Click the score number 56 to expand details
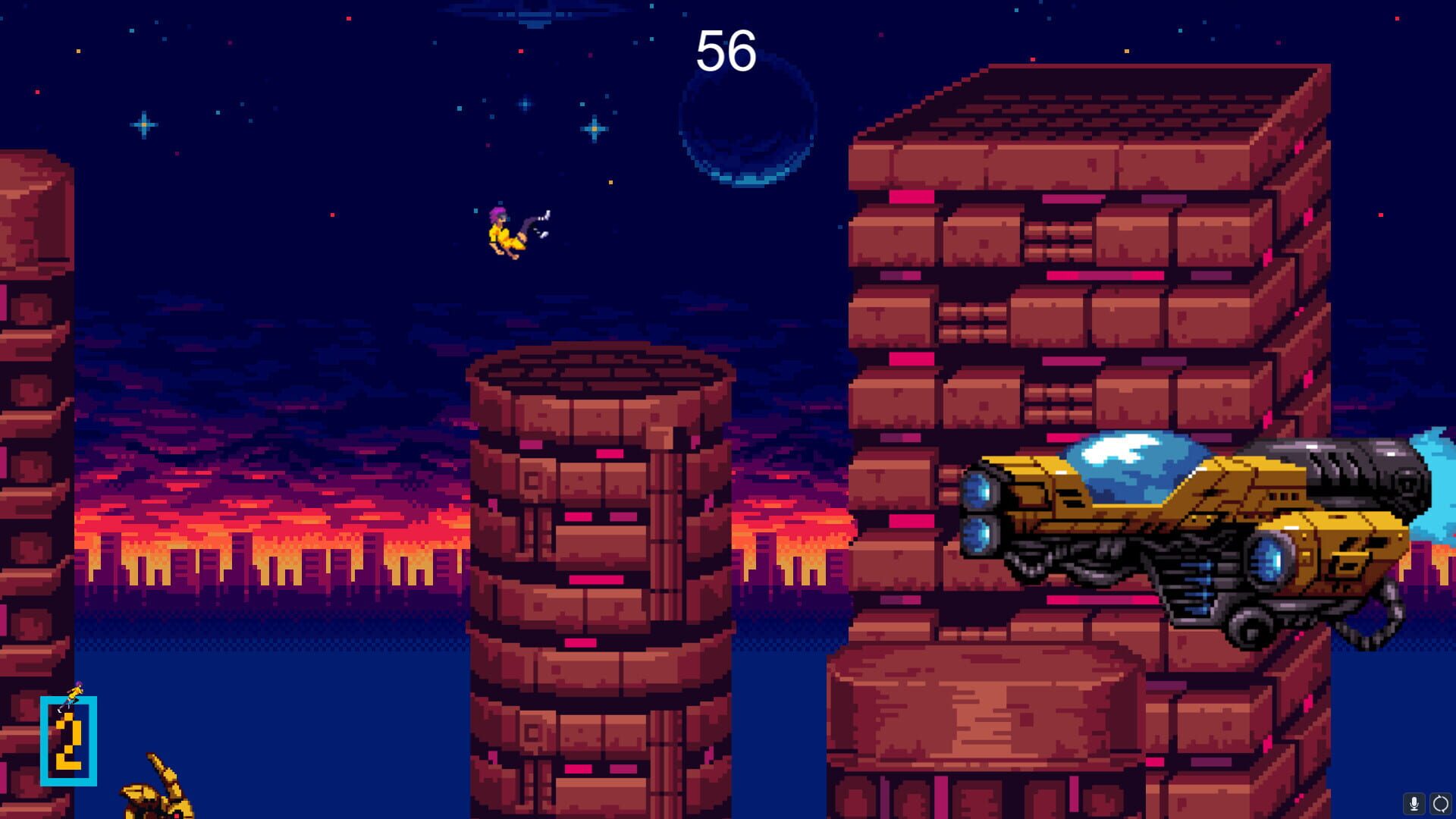The height and width of the screenshot is (819, 1456). [x=726, y=51]
